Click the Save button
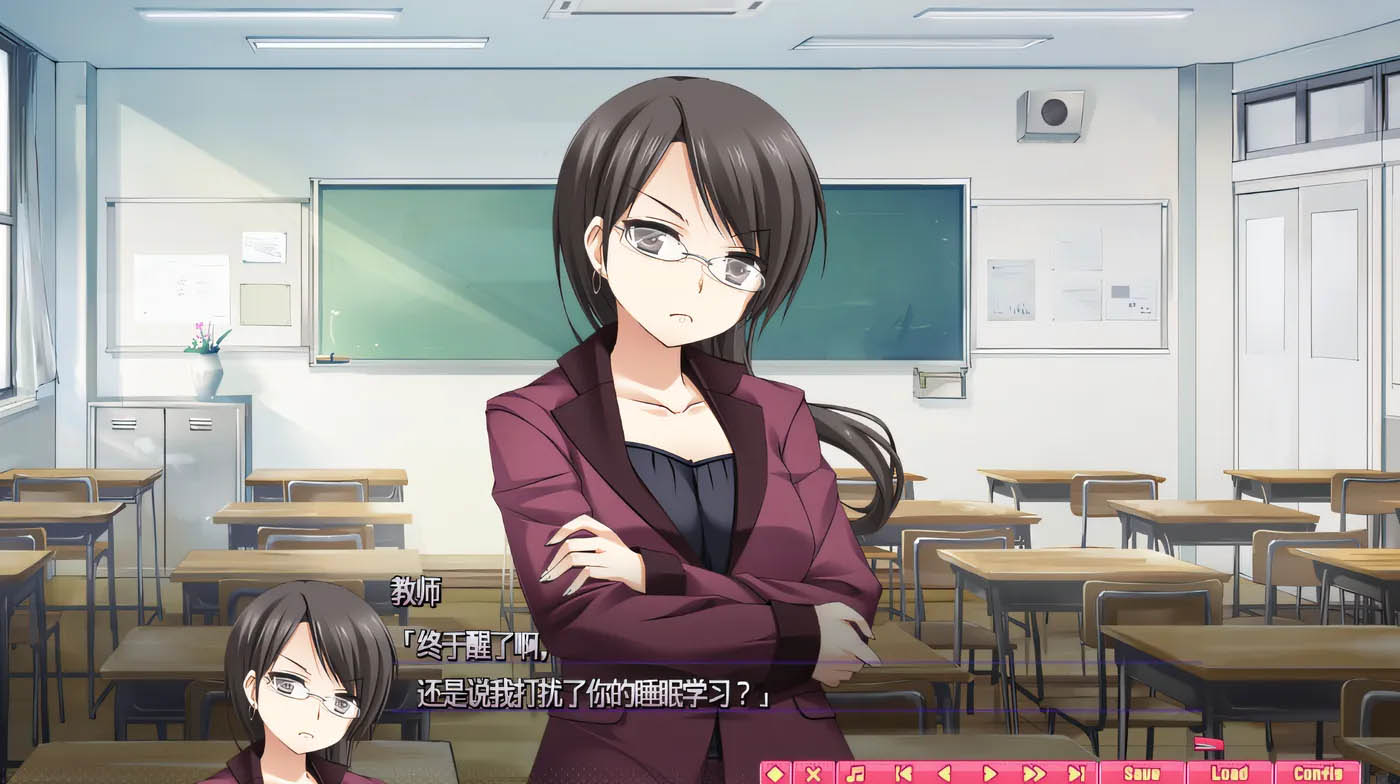This screenshot has width=1400, height=784. pyautogui.click(x=1140, y=772)
